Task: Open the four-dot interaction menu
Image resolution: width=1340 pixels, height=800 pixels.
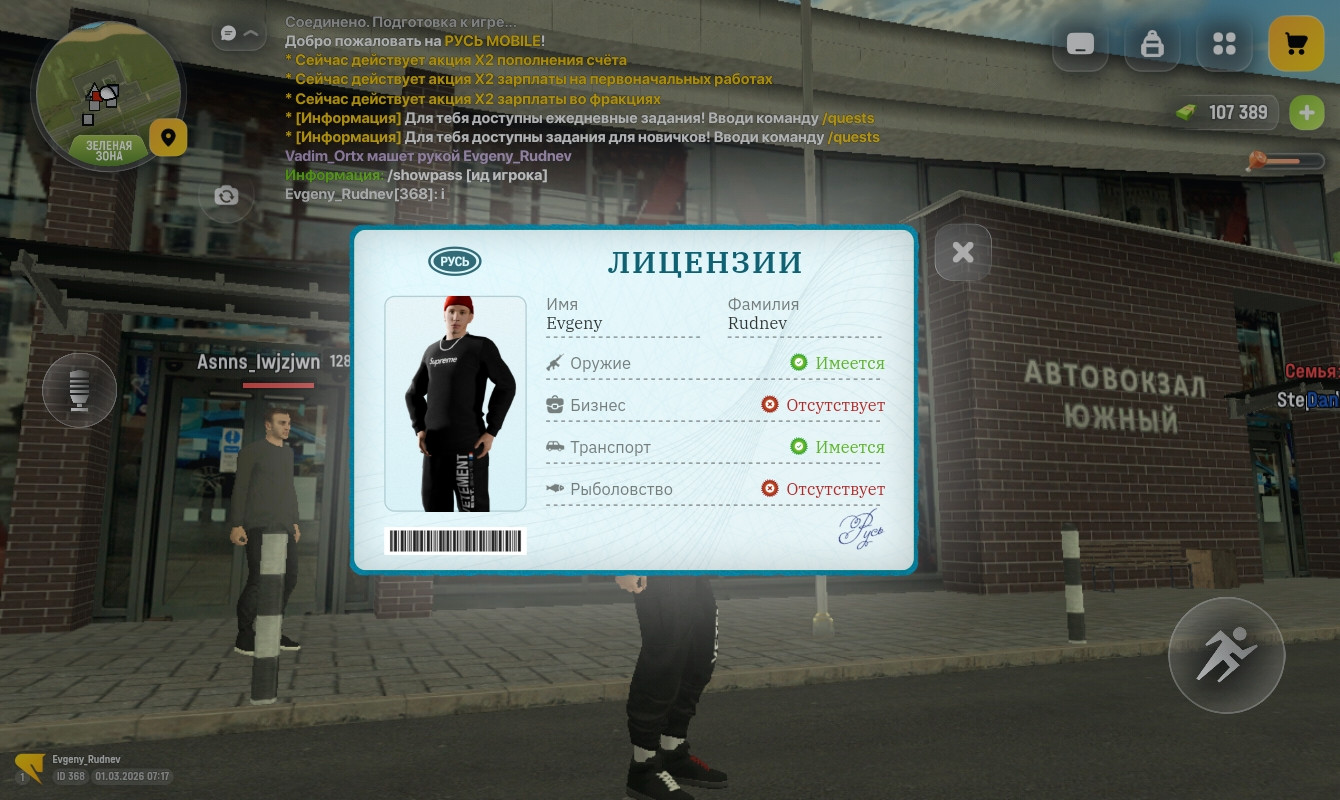Action: tap(1224, 43)
